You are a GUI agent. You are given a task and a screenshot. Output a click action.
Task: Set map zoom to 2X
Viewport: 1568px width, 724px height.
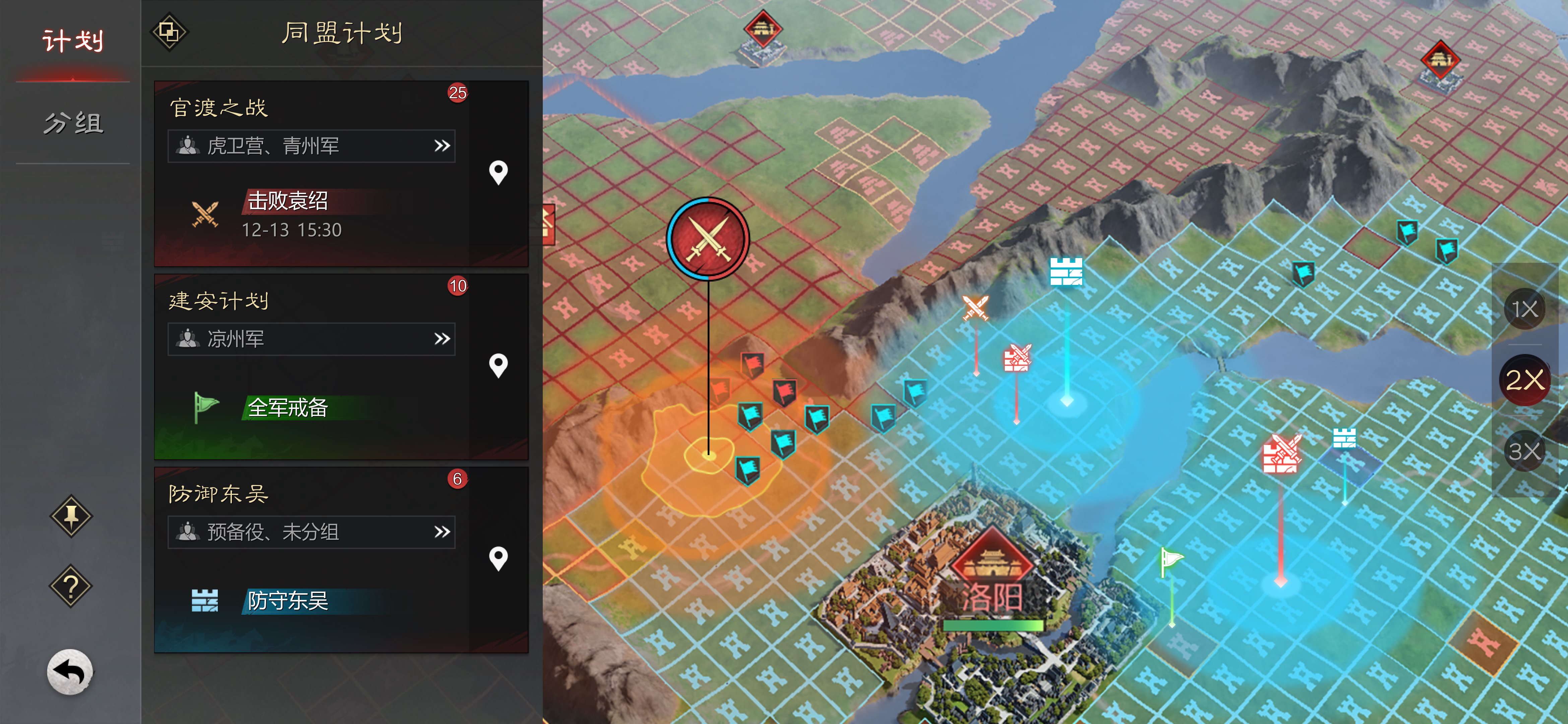click(x=1524, y=380)
